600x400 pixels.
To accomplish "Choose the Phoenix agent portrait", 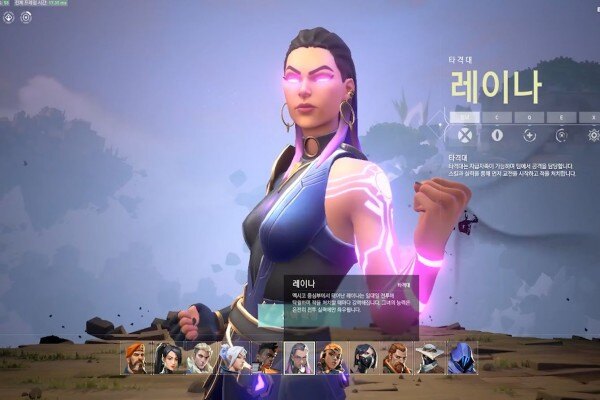I will click(x=266, y=357).
